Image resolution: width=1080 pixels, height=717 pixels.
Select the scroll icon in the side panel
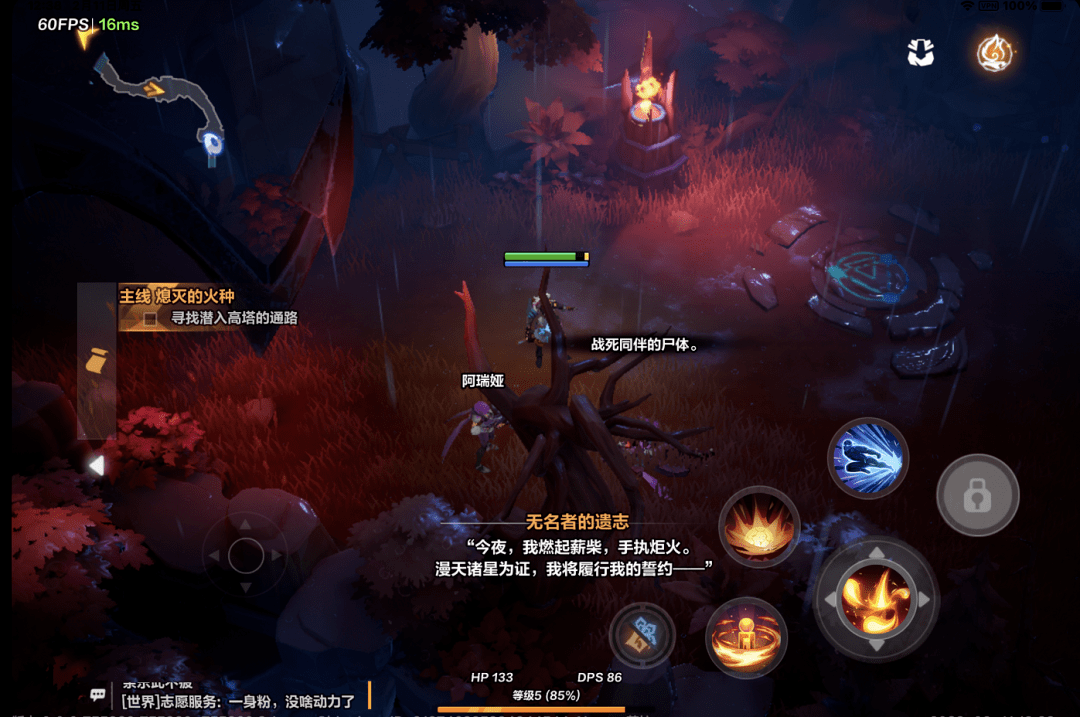97,361
